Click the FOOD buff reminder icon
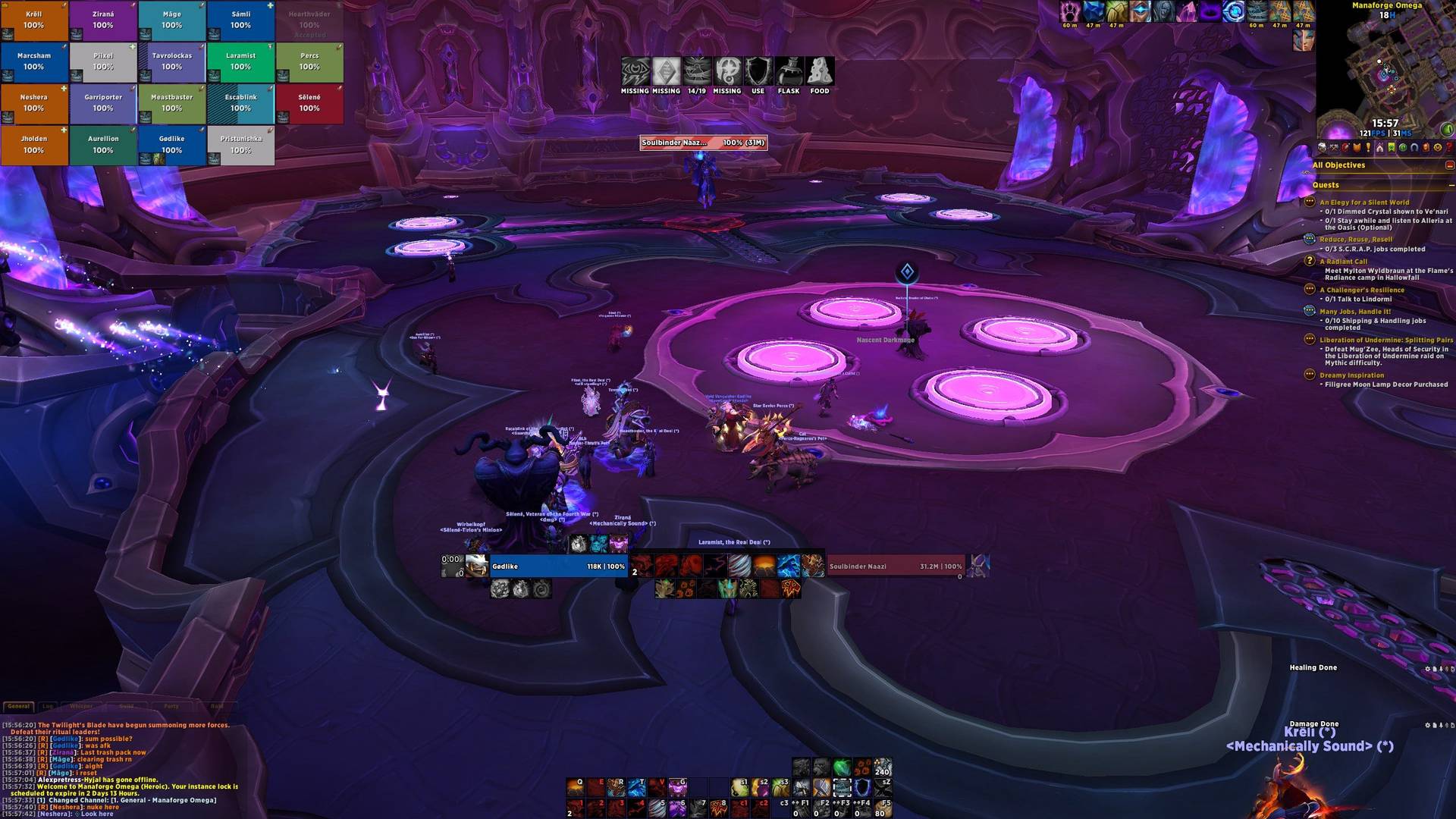 click(820, 72)
